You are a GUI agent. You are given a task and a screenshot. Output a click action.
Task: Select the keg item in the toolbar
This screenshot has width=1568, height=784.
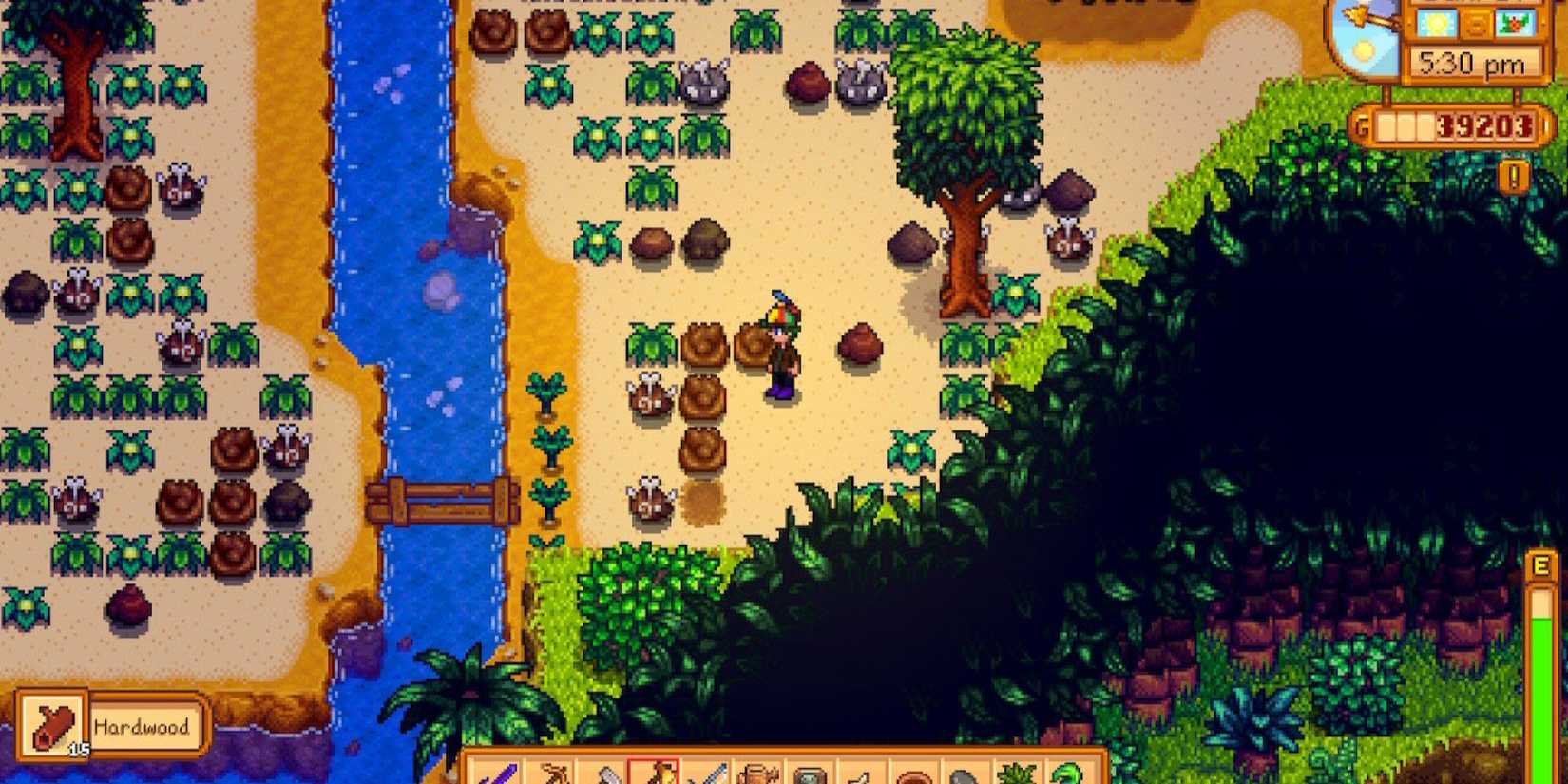click(x=758, y=773)
